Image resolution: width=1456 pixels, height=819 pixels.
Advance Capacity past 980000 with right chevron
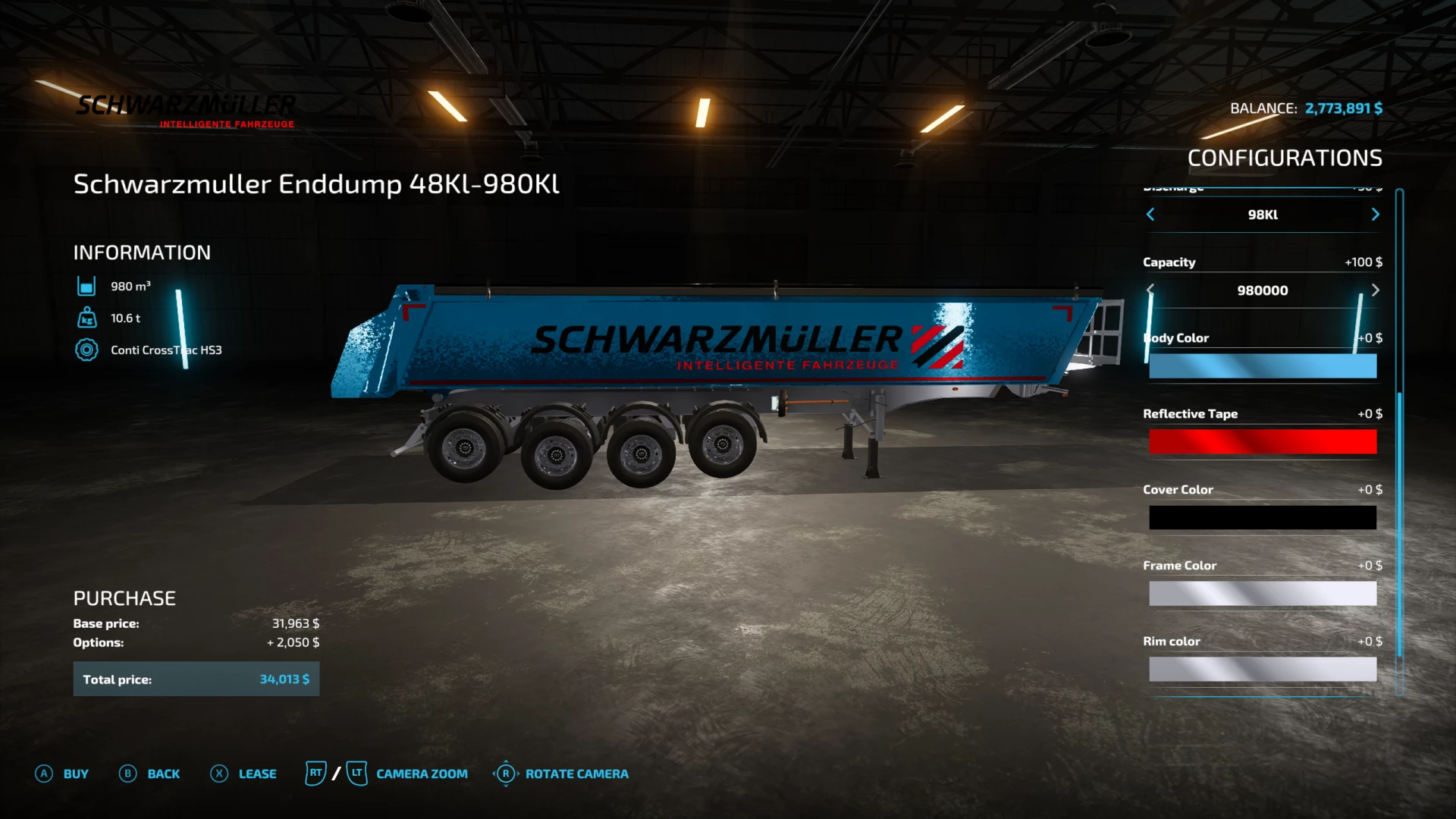1375,290
